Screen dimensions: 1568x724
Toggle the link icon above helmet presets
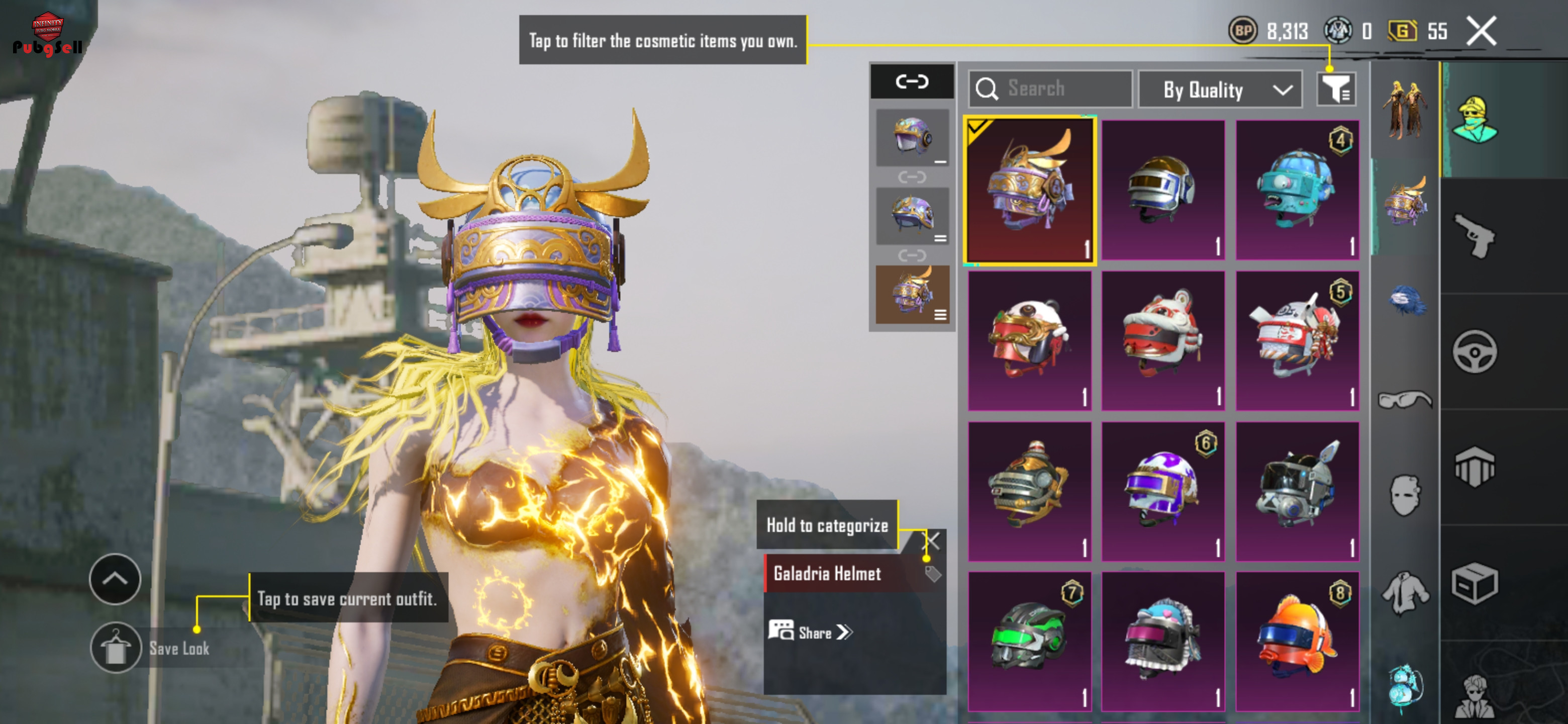tap(911, 81)
